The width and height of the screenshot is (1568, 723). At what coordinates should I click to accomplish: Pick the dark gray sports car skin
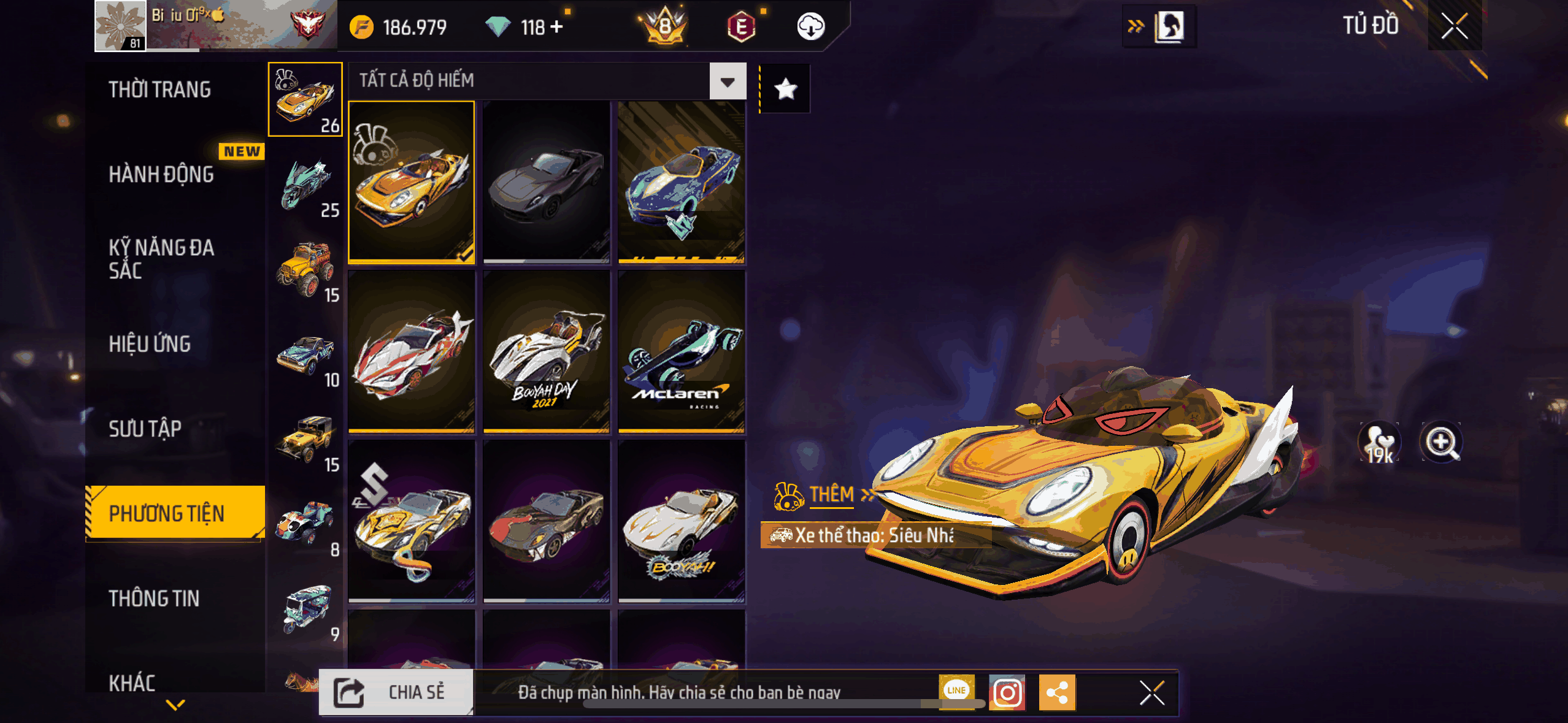[x=546, y=182]
